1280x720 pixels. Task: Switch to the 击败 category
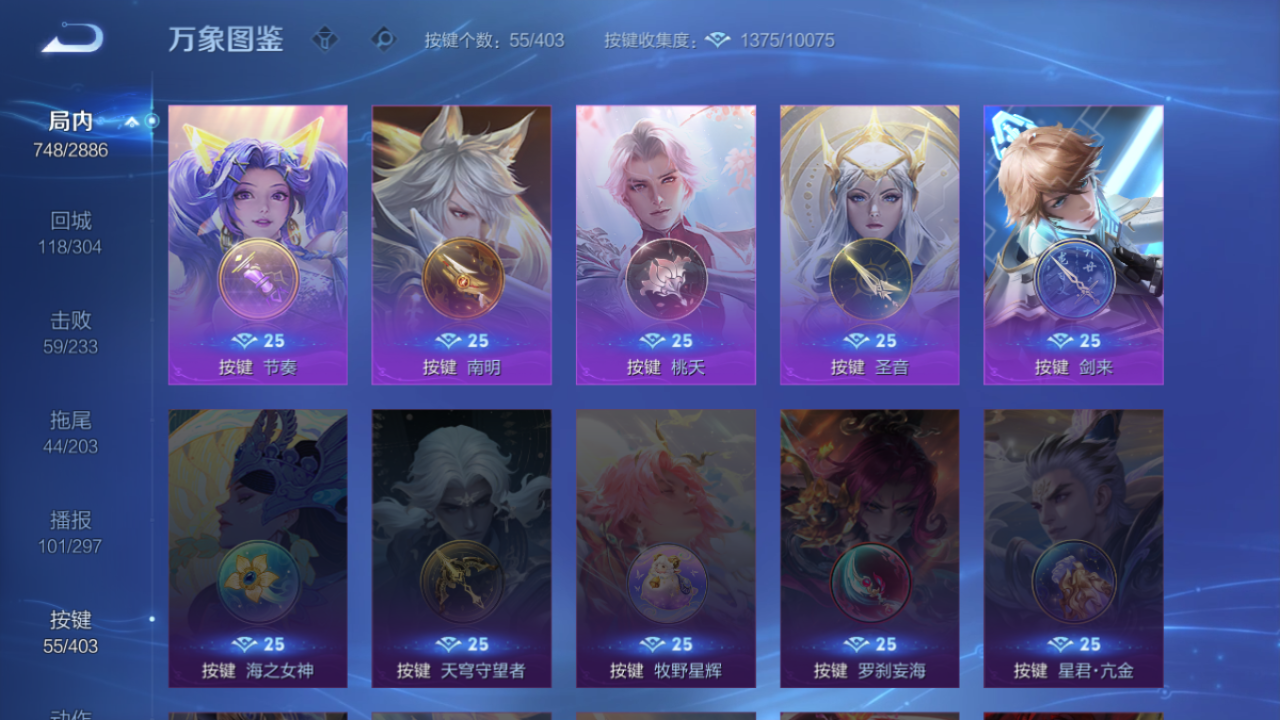[x=70, y=321]
